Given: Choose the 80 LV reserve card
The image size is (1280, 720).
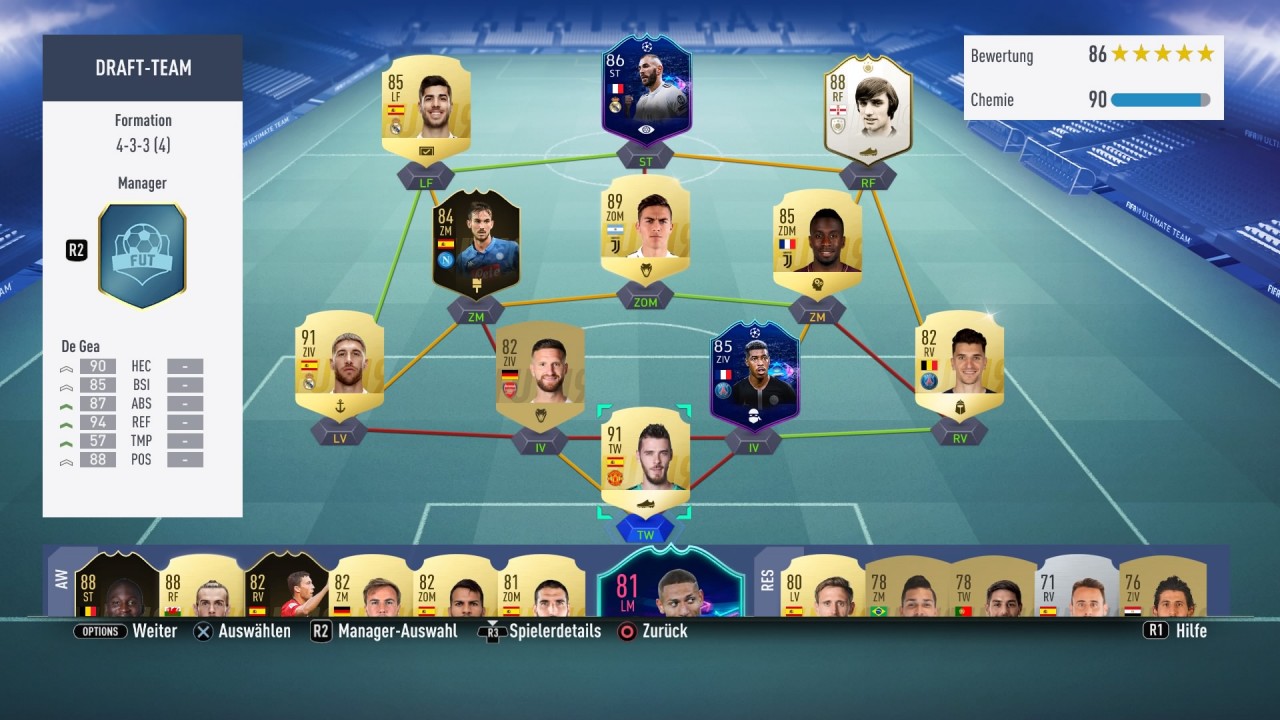Looking at the screenshot, I should [822, 585].
